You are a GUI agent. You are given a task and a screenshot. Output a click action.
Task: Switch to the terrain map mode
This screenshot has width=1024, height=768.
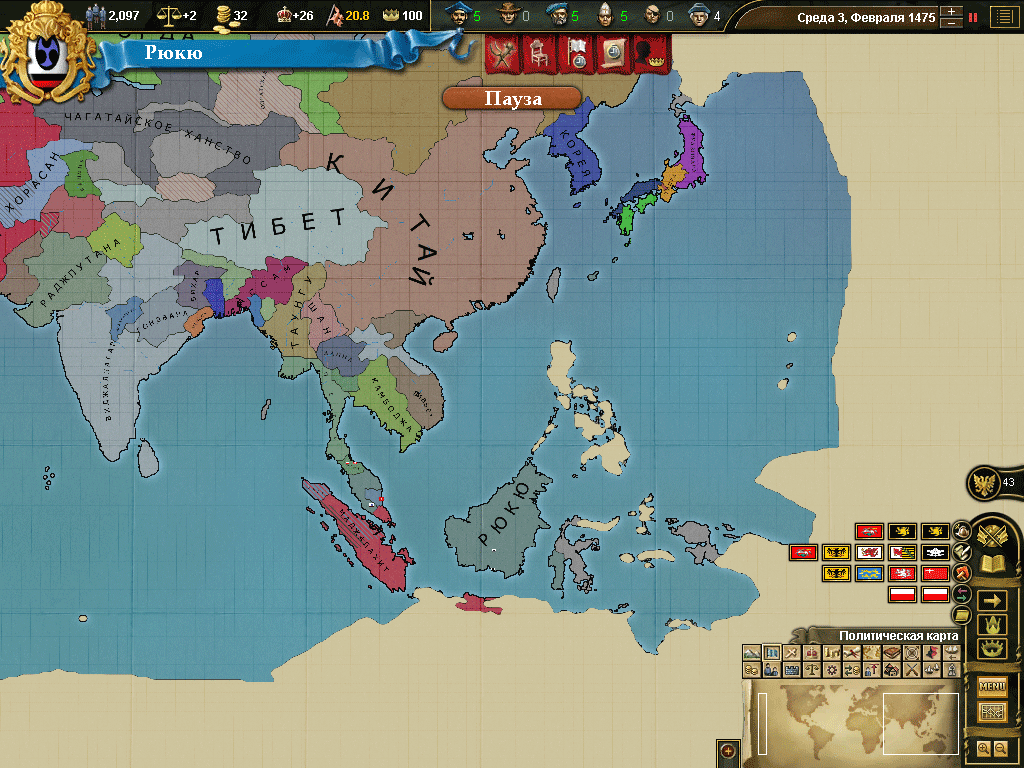pos(751,653)
